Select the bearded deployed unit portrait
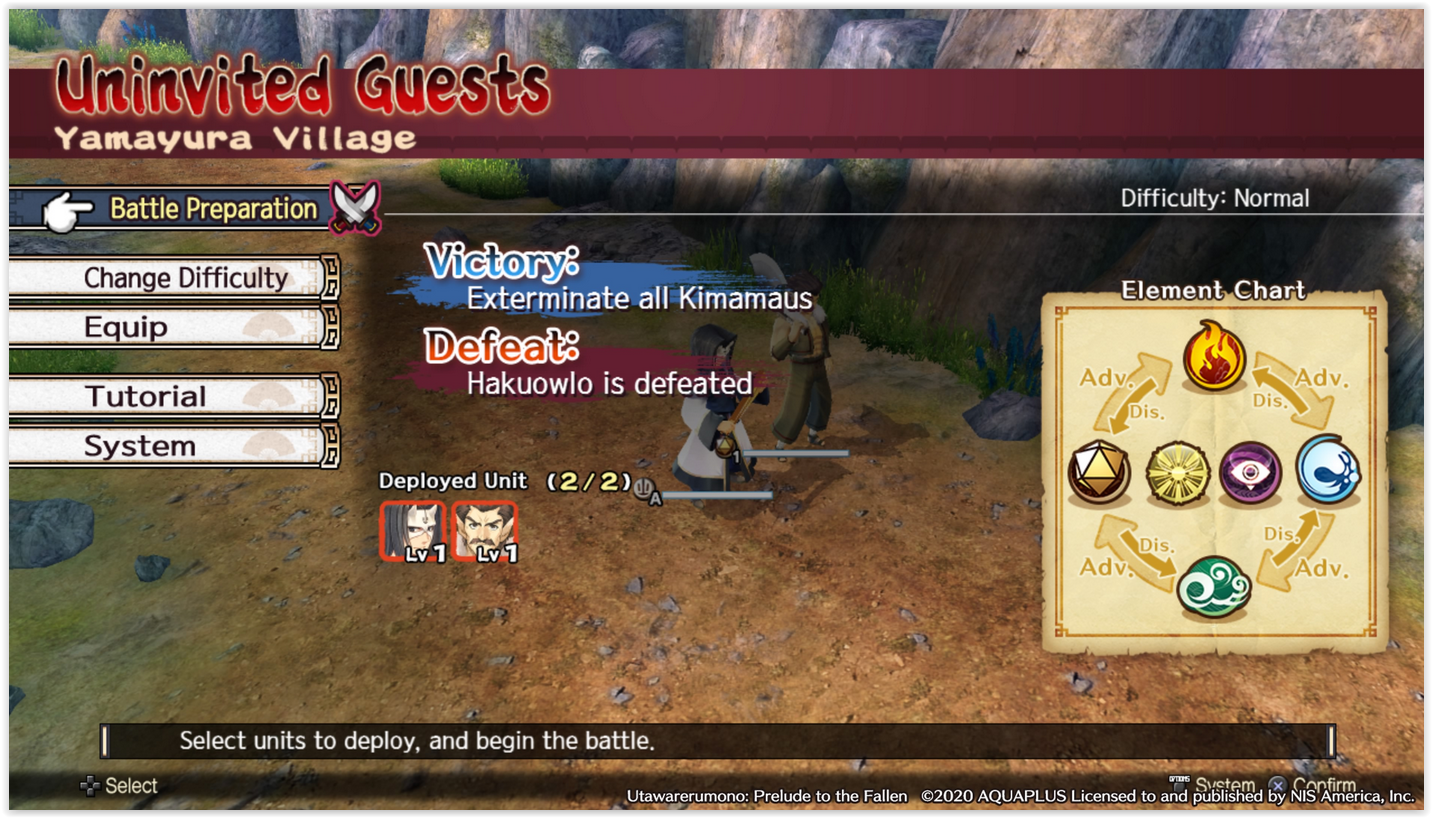Viewport: 1432px width, 818px height. click(485, 531)
